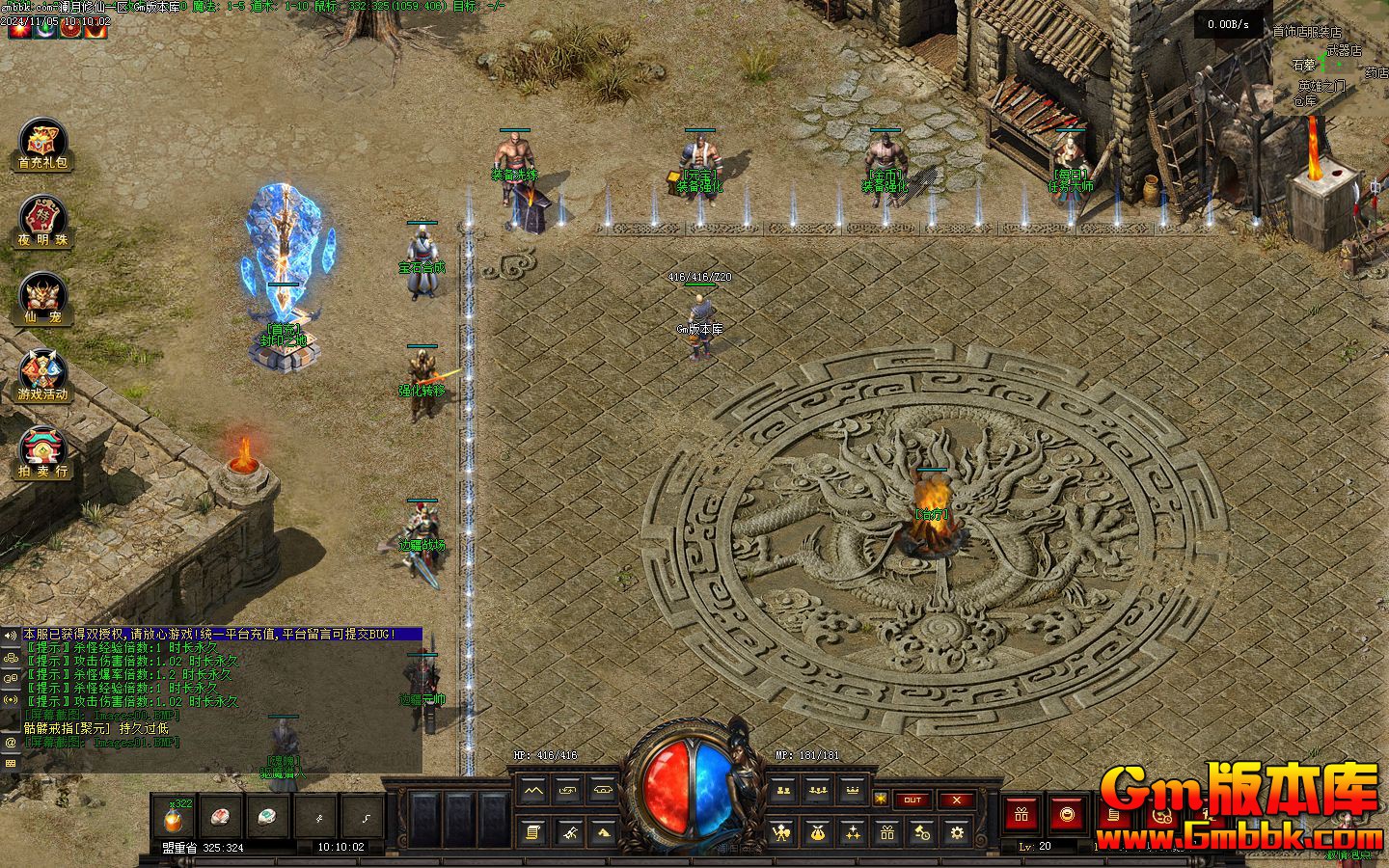
Task: Open the 夜明珠 menu icon
Action: pyautogui.click(x=42, y=222)
